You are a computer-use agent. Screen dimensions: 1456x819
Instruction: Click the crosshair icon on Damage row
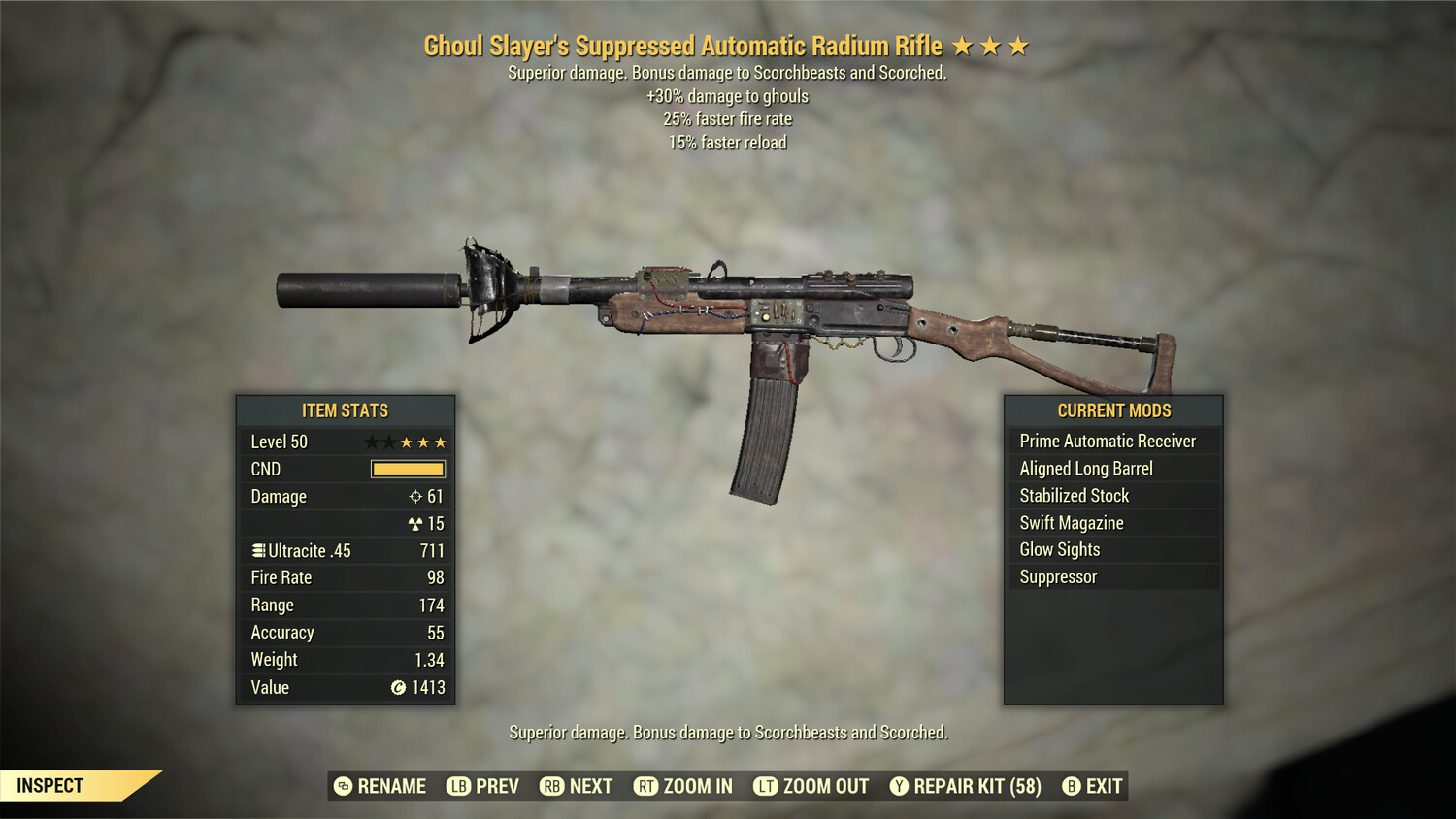click(417, 497)
